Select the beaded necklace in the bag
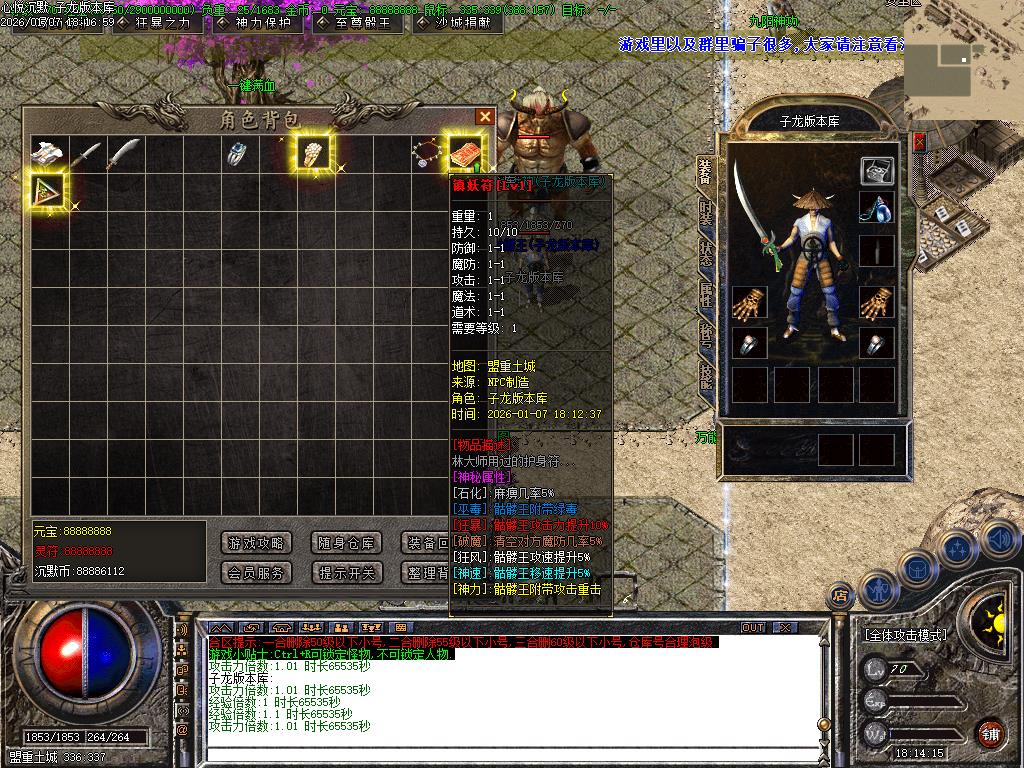Image resolution: width=1024 pixels, height=768 pixels. 427,154
